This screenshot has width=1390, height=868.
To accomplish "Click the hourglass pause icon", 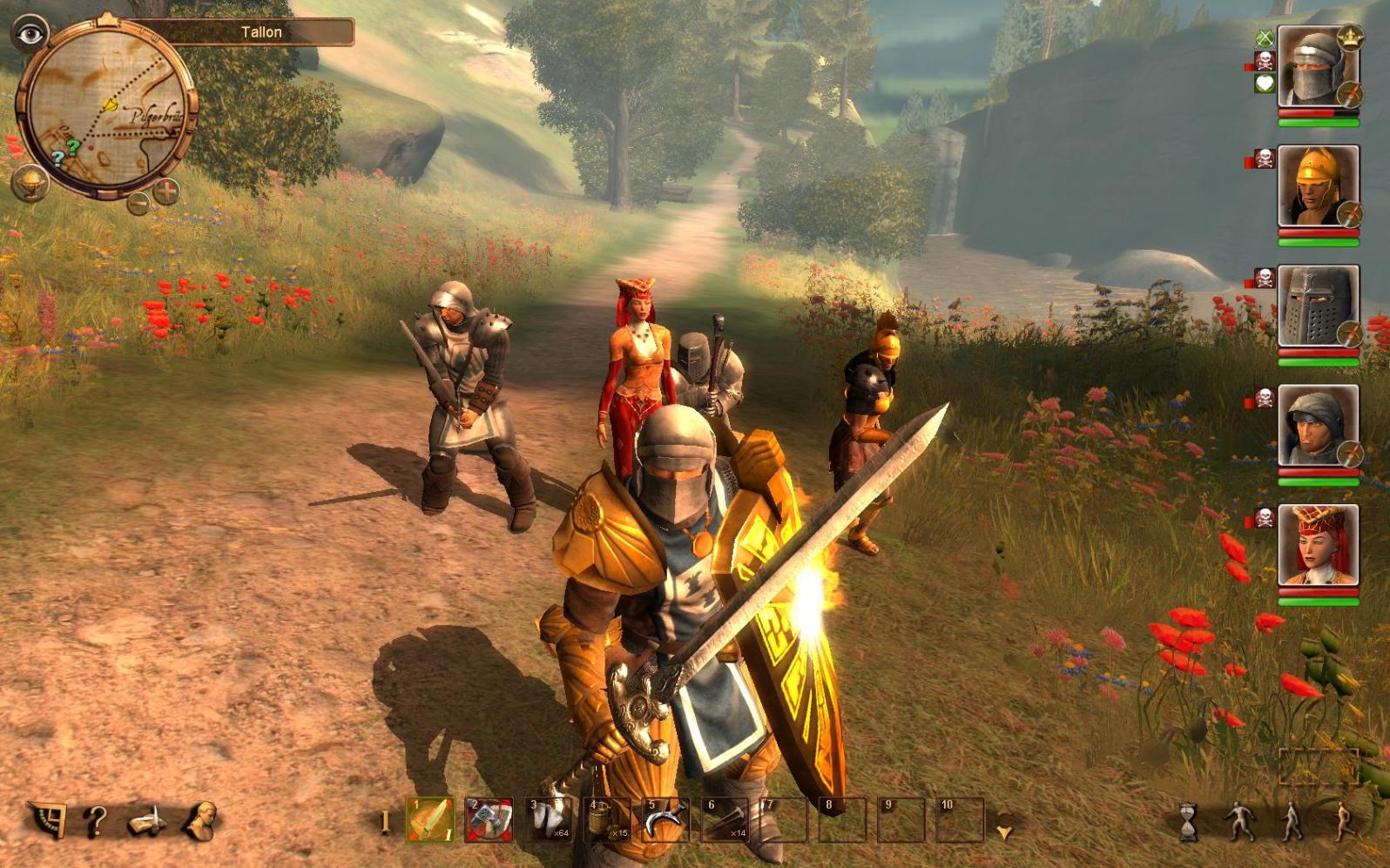I will click(1188, 821).
